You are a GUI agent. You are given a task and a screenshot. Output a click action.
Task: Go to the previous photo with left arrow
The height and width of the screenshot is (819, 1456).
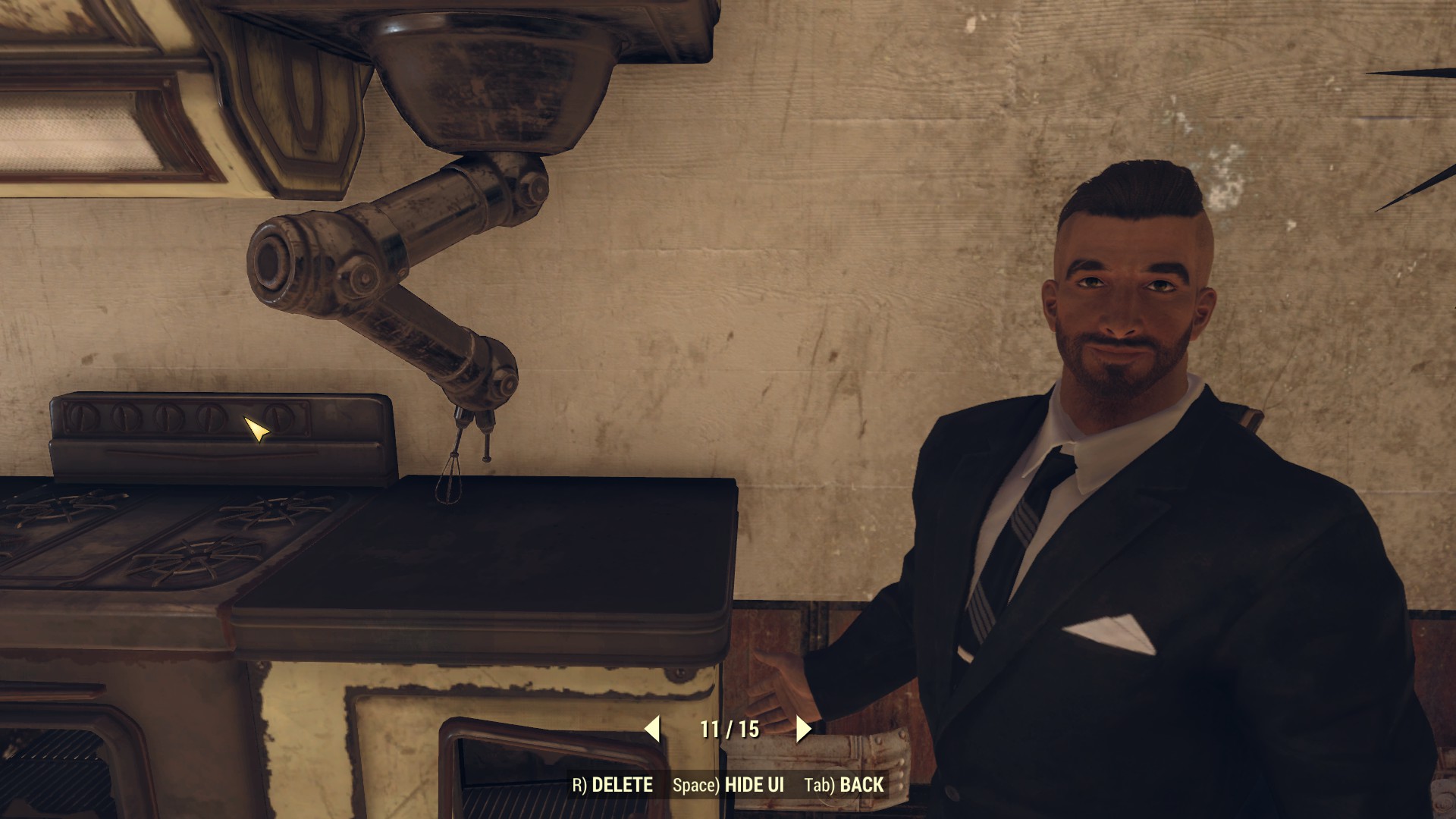pyautogui.click(x=652, y=729)
